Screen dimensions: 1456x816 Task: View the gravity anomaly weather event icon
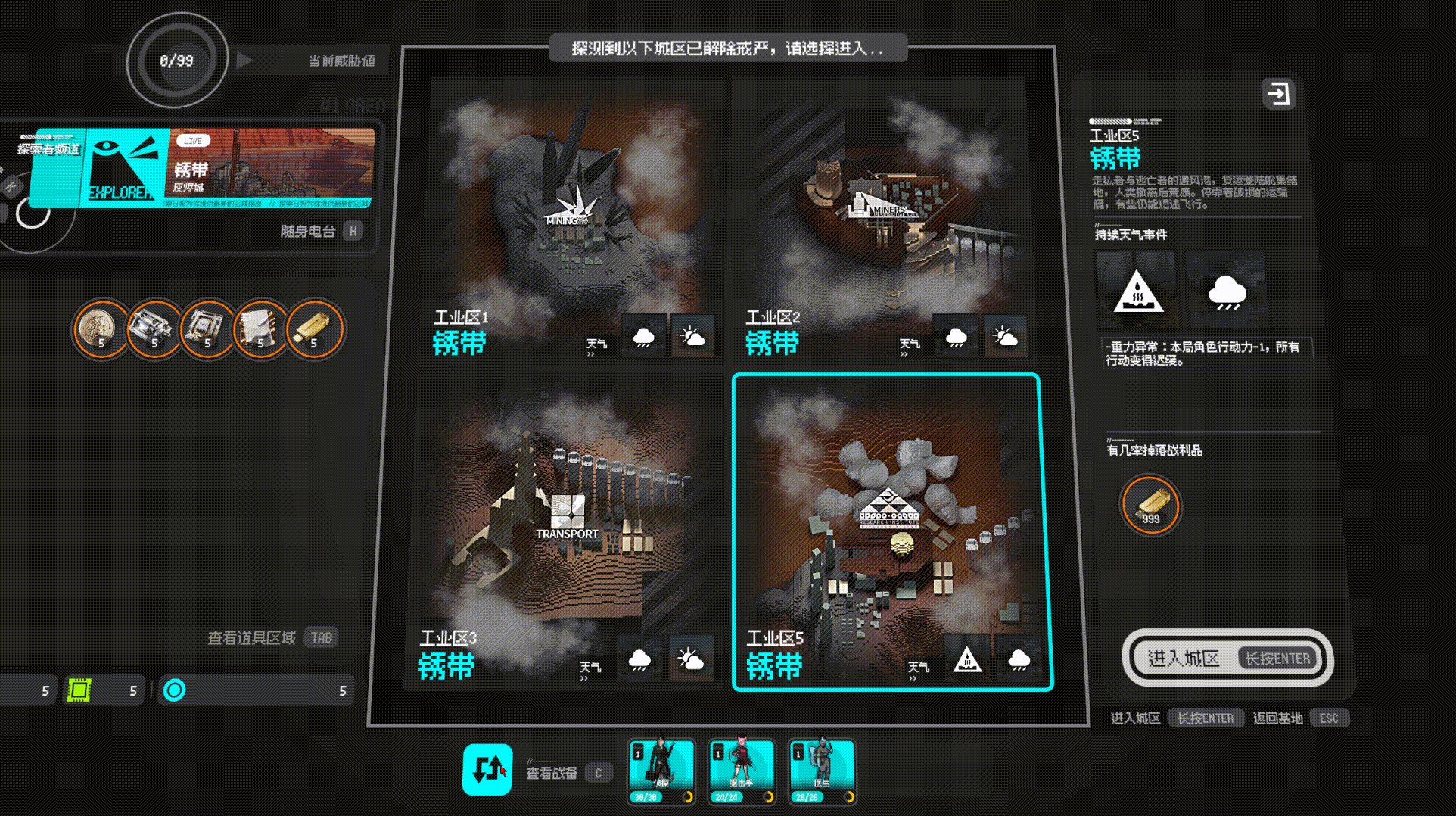tap(1136, 291)
